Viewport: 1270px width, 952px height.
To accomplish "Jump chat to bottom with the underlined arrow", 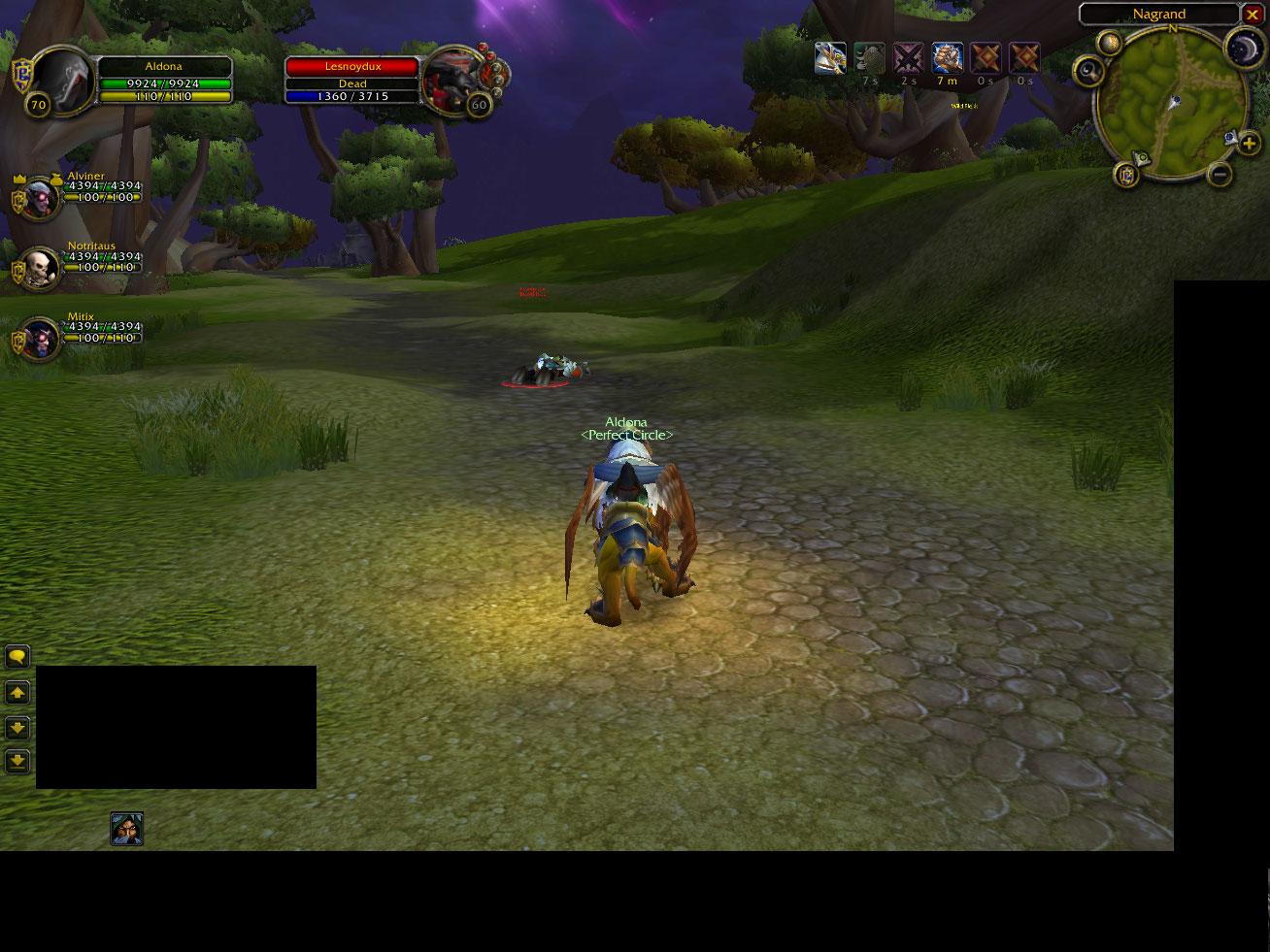I will (x=17, y=761).
